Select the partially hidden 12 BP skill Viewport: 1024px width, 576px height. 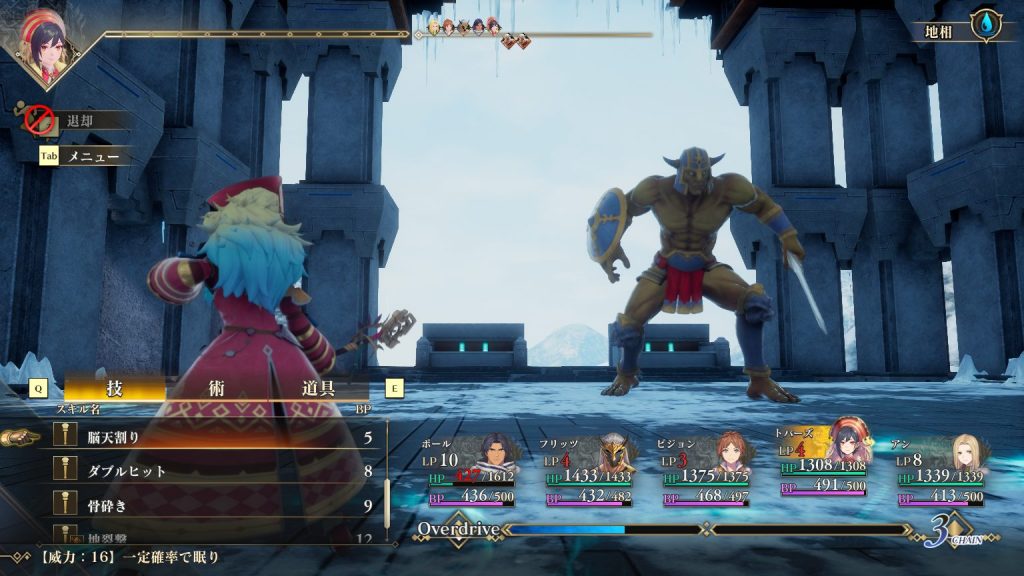tap(200, 536)
